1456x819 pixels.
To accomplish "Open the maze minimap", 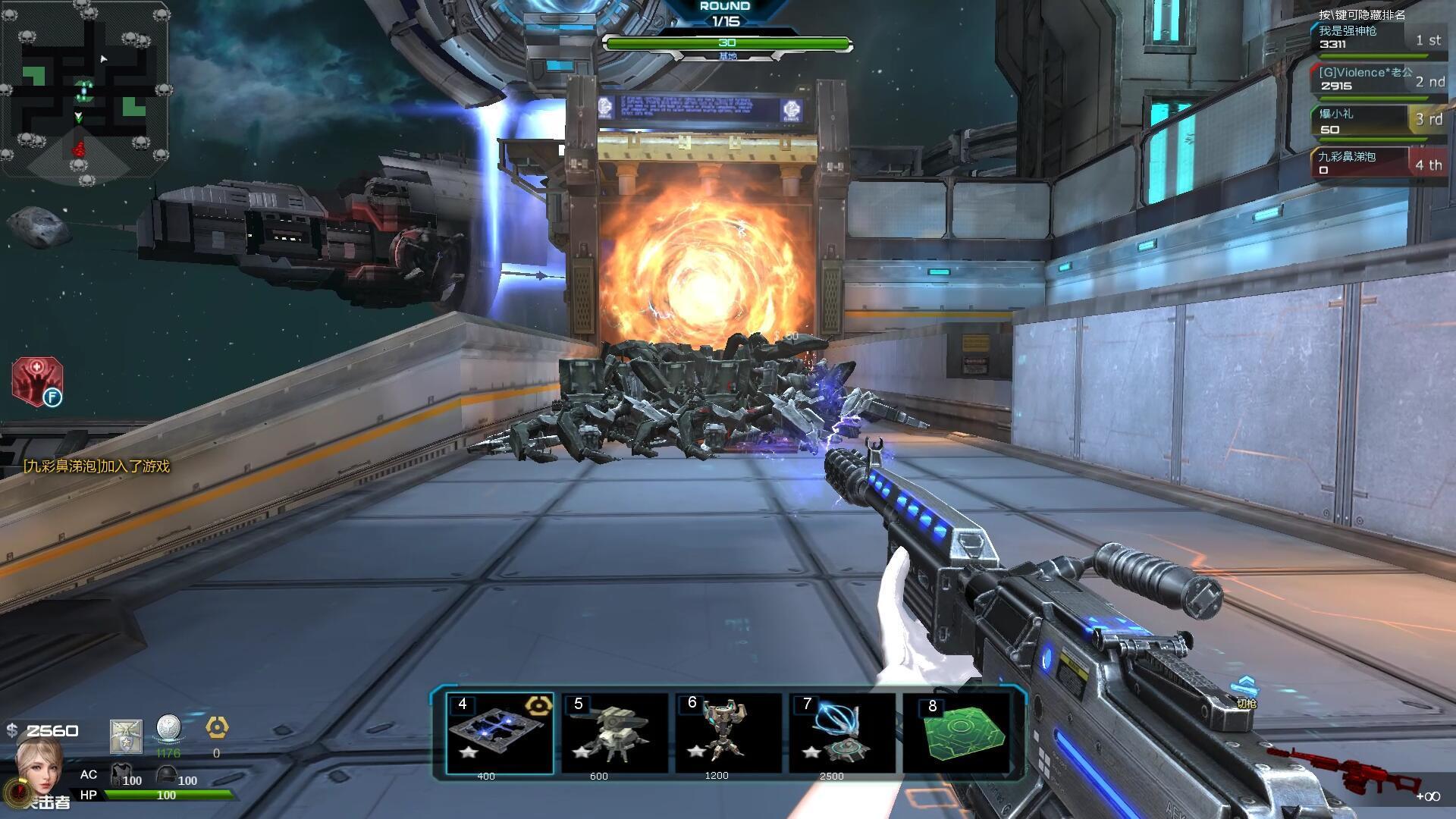I will 84,89.
